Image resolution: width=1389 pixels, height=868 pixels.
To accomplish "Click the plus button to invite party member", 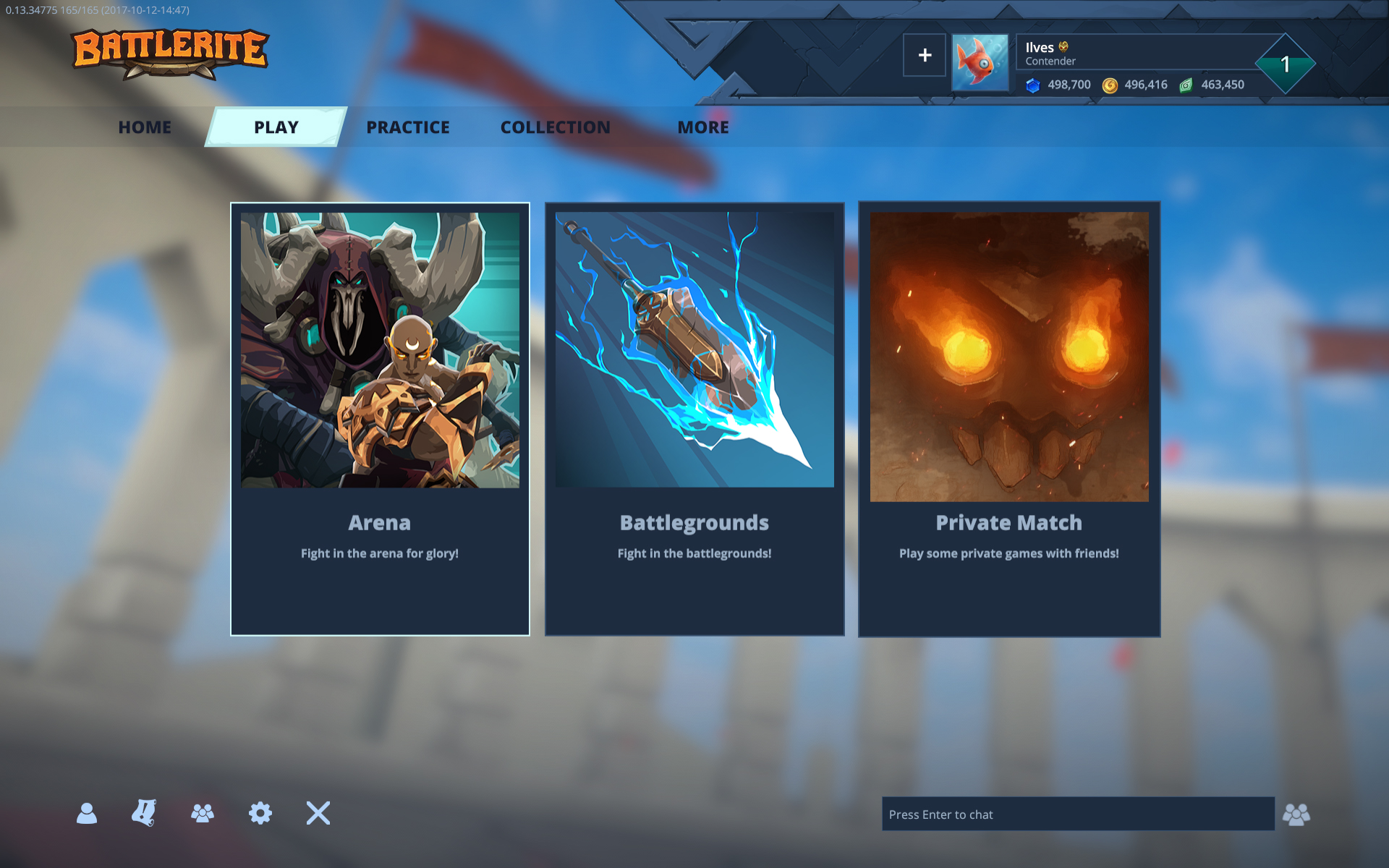I will [924, 55].
